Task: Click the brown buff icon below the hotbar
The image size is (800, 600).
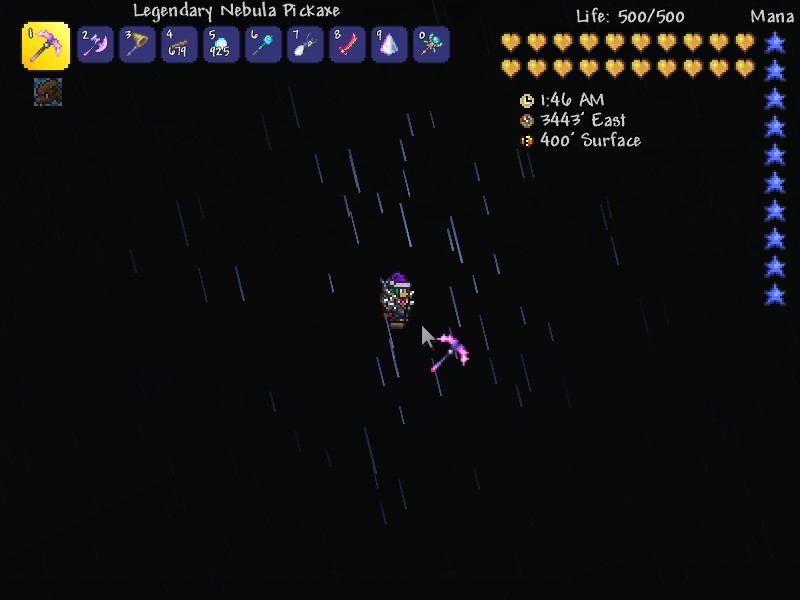Action: pos(47,92)
